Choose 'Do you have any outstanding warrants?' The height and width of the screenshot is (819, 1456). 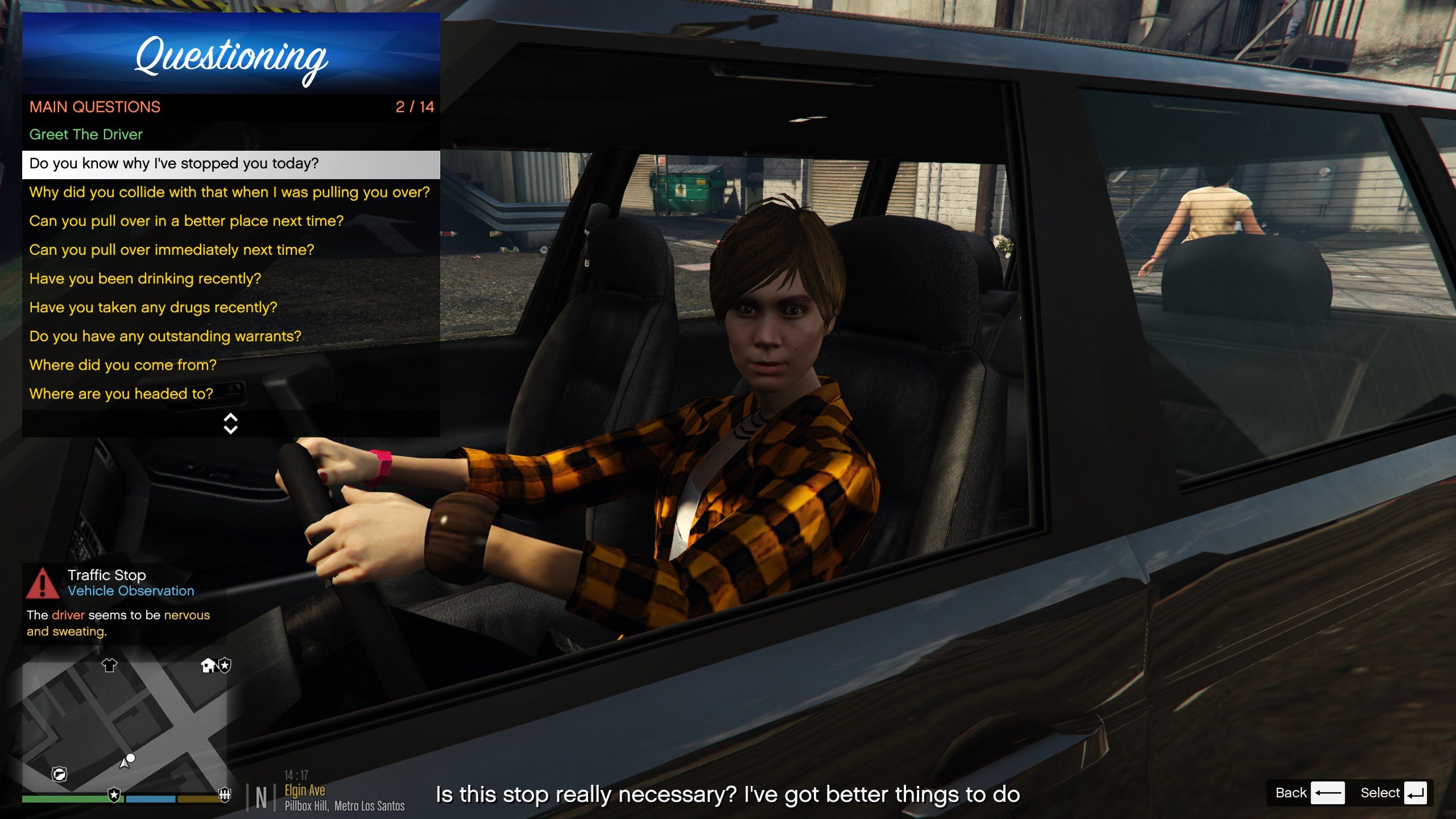click(165, 337)
